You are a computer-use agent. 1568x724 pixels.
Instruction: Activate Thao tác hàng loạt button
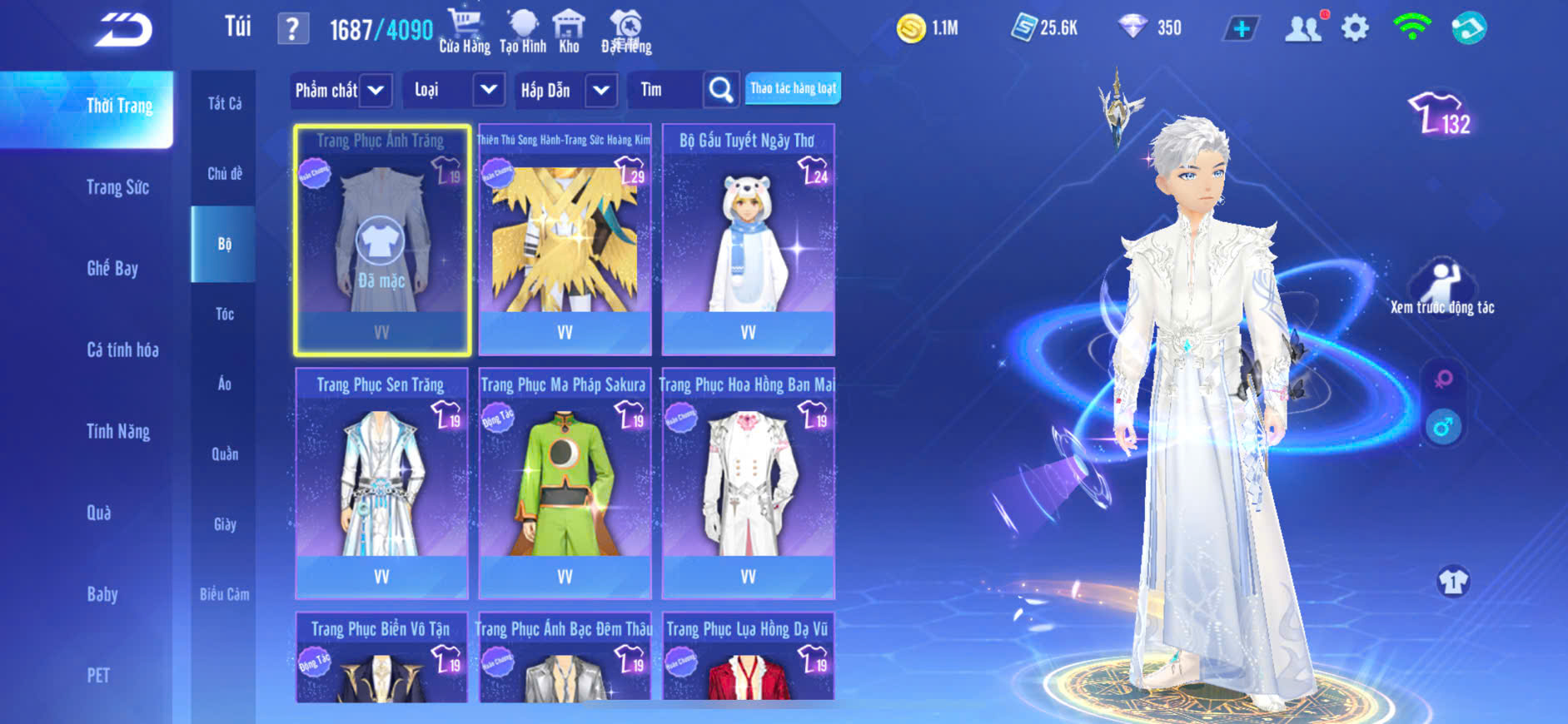(x=793, y=88)
